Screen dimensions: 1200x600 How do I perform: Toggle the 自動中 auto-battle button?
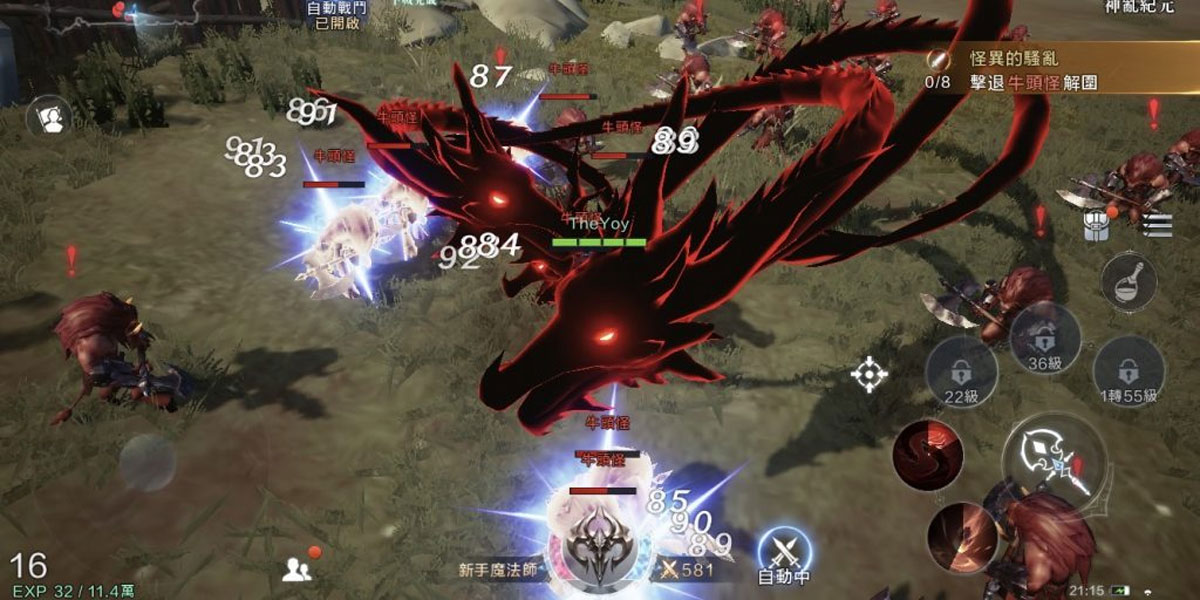784,553
